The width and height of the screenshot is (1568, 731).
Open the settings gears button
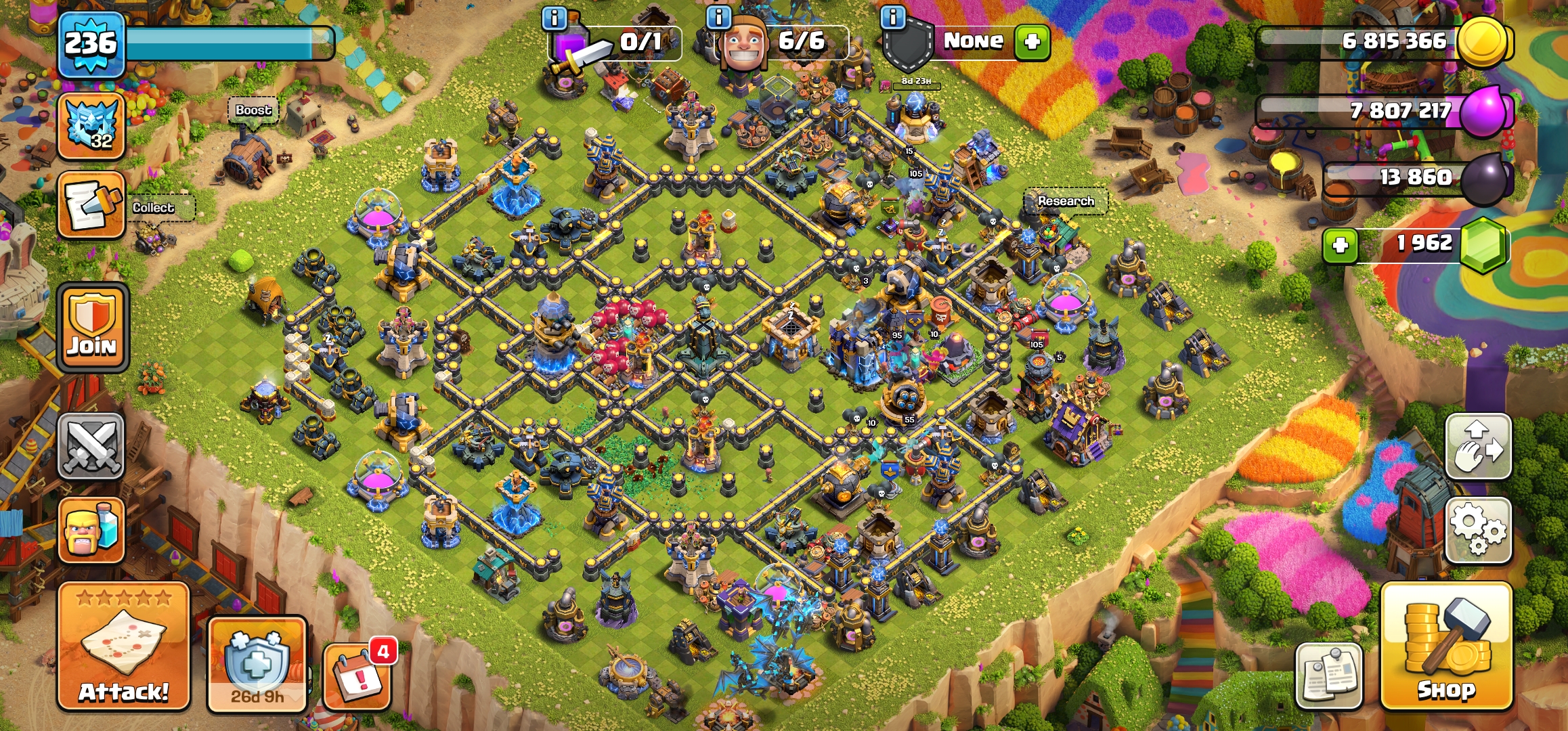coord(1478,530)
